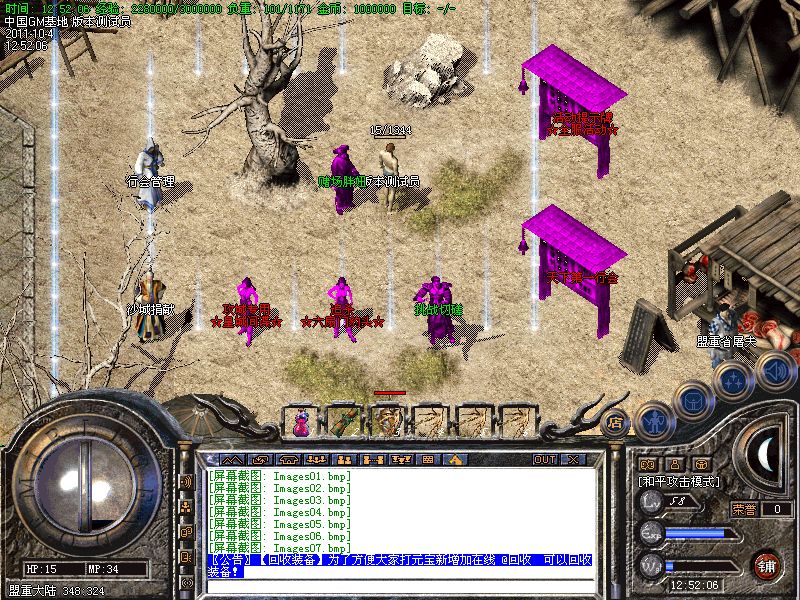The image size is (800, 600).
Task: Click the steering-wheel icon above attack mode
Action: pos(702,463)
